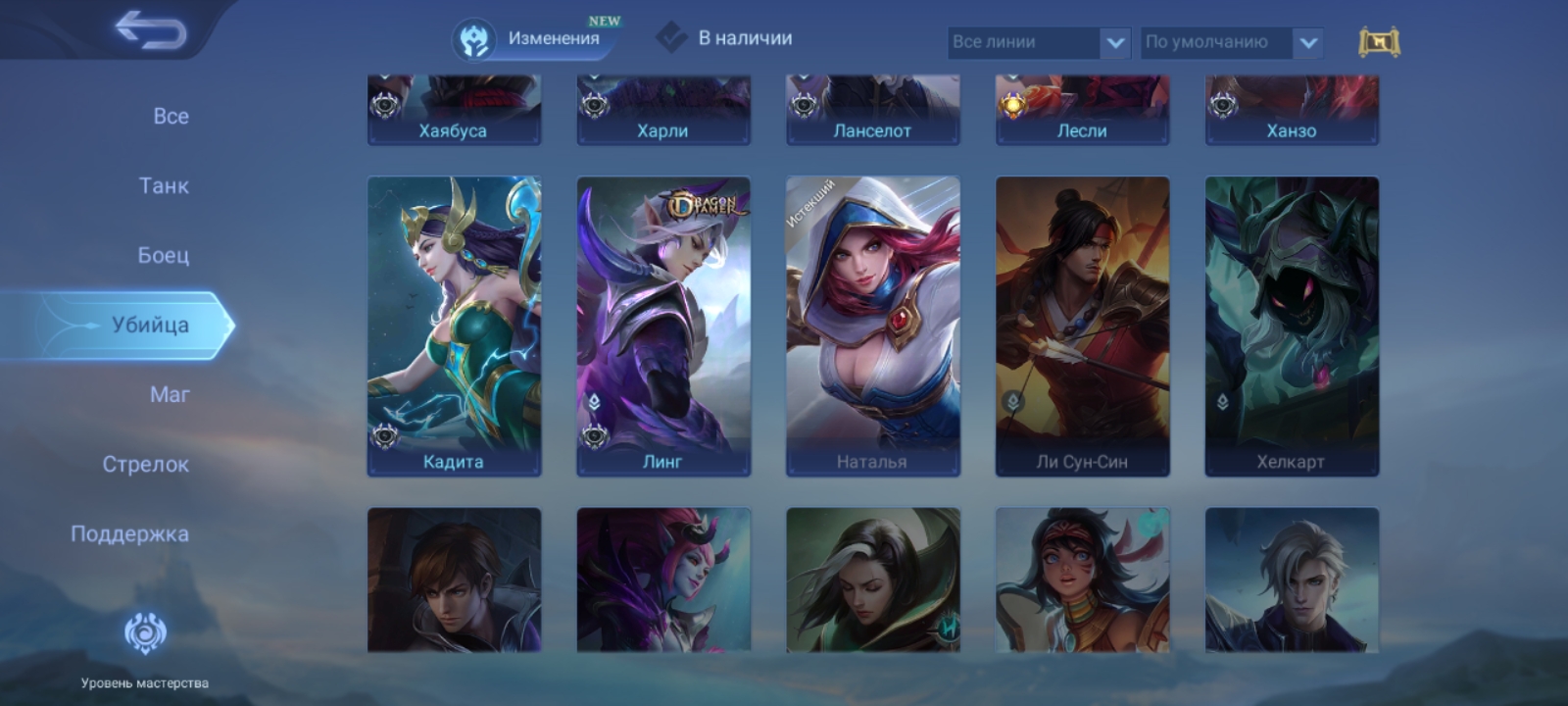Open the По умолчанию sort dropdown
This screenshot has height=706, width=1568.
coord(1231,42)
